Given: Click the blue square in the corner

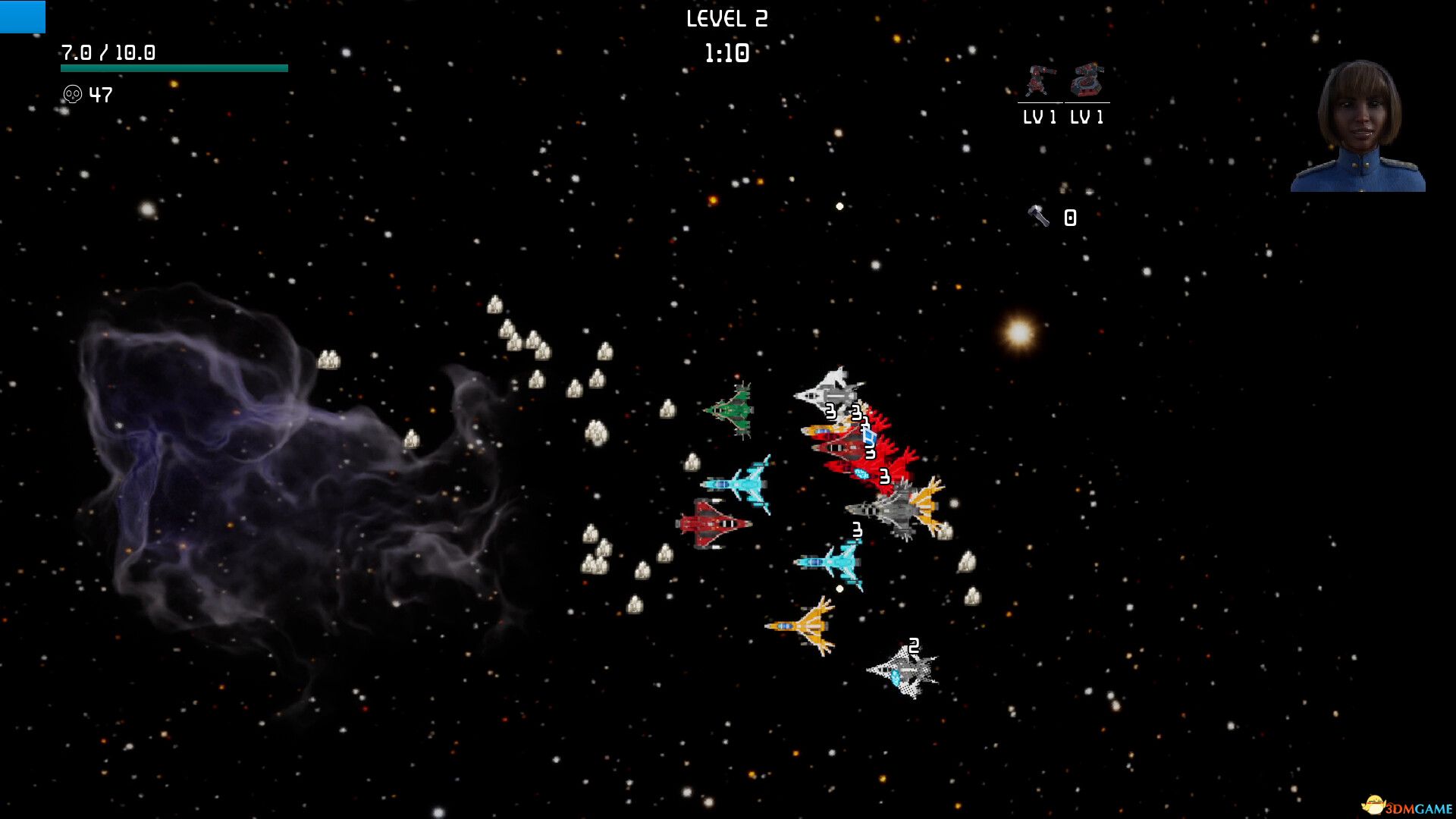Looking at the screenshot, I should (x=22, y=16).
